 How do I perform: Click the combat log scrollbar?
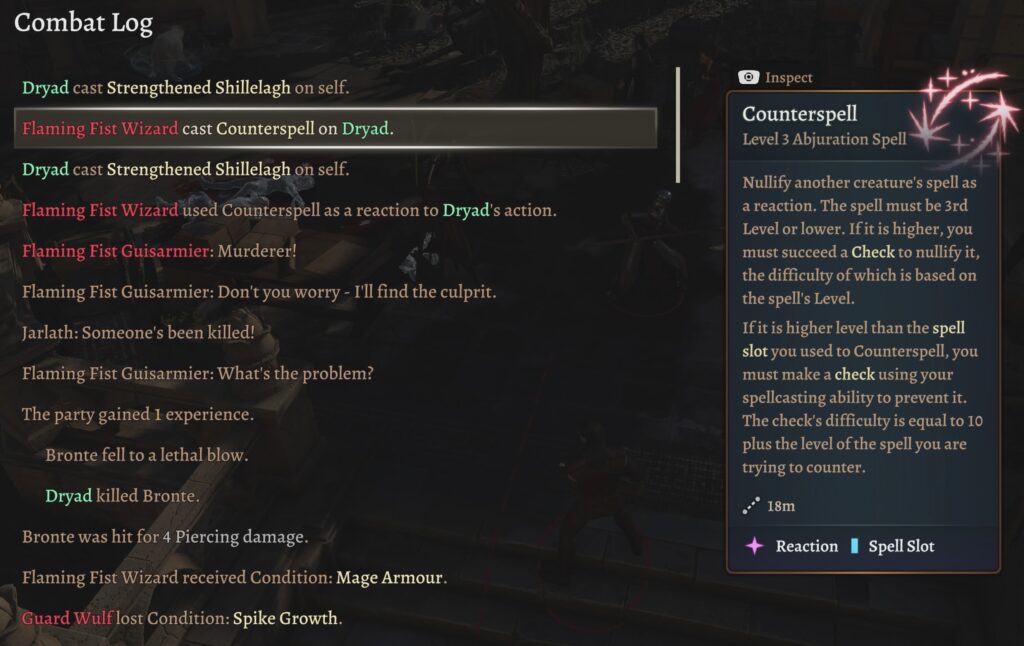click(x=678, y=125)
